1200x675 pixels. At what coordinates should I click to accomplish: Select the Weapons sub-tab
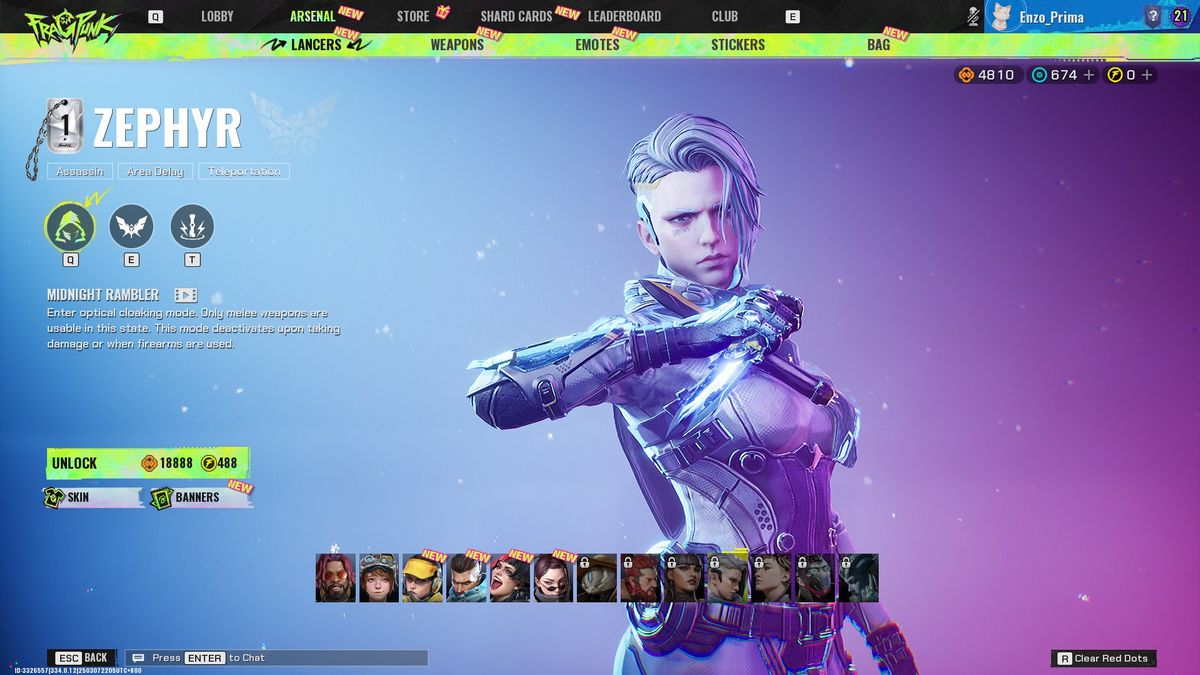[457, 45]
